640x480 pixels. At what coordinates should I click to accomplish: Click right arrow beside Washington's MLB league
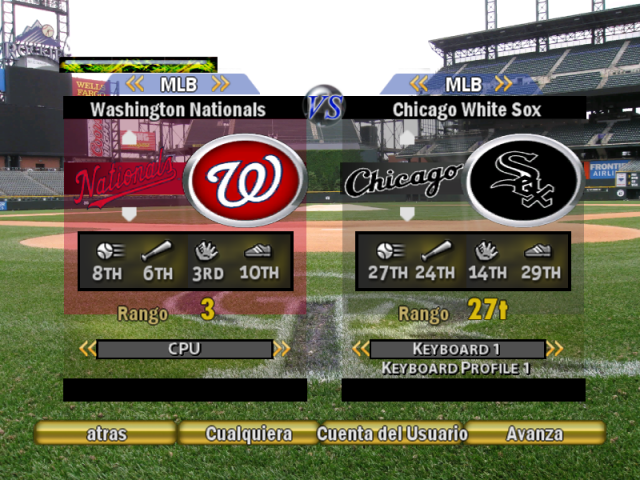[x=221, y=84]
